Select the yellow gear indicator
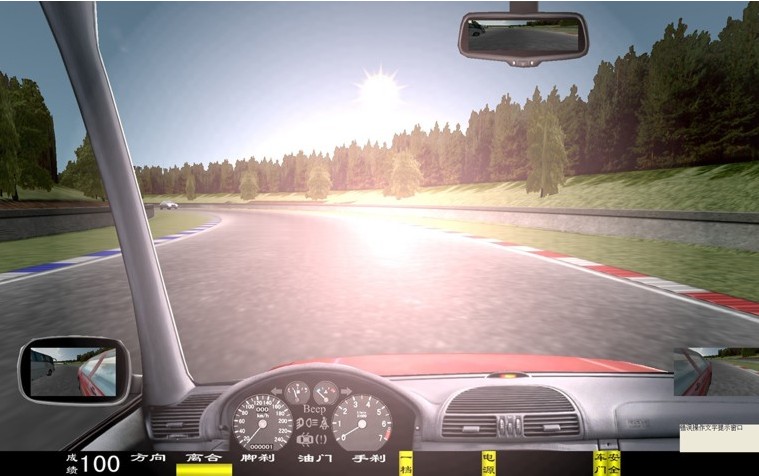Viewport: 759px width, 476px height. [x=406, y=462]
